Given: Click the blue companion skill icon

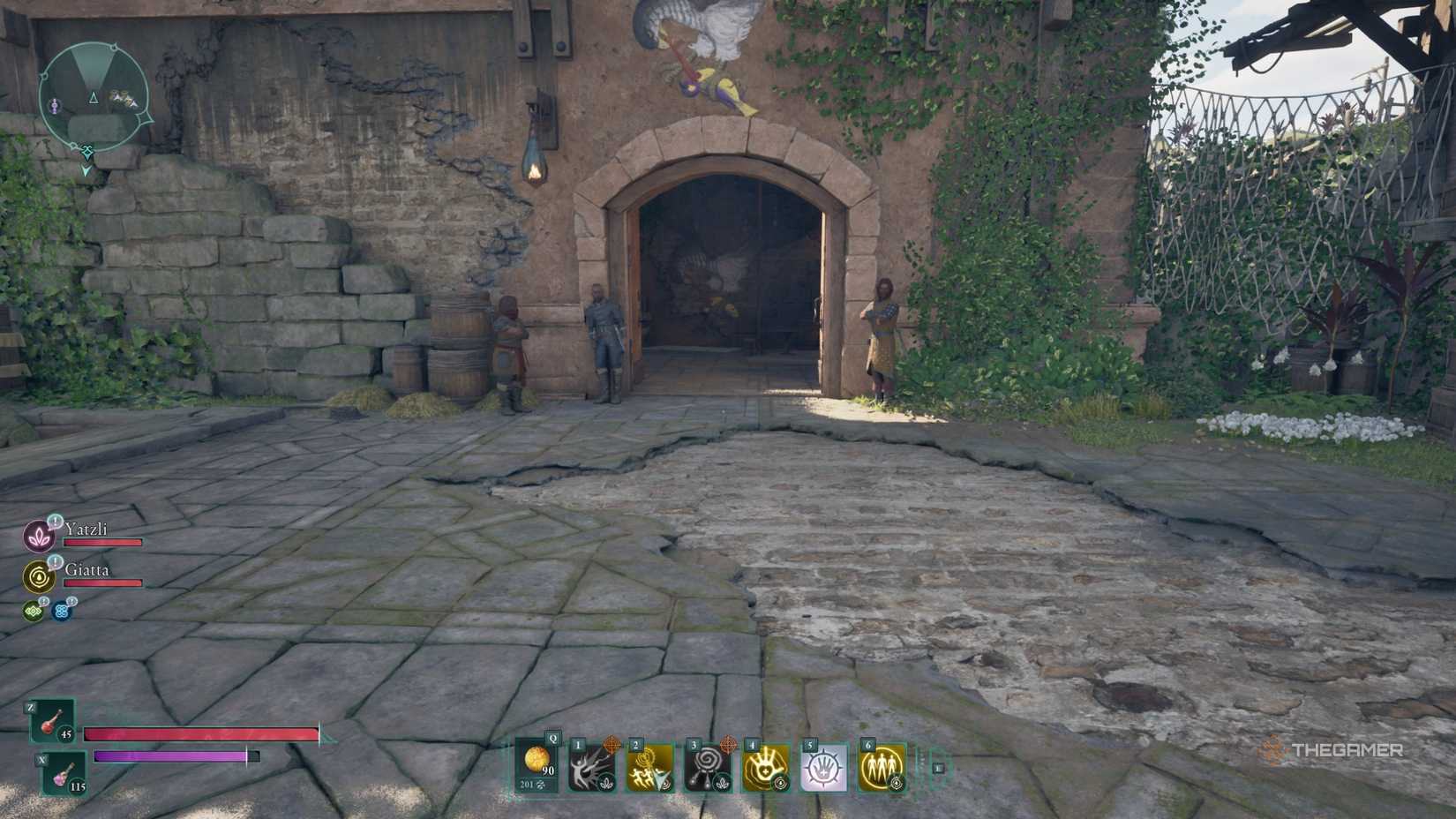Looking at the screenshot, I should pyautogui.click(x=62, y=611).
